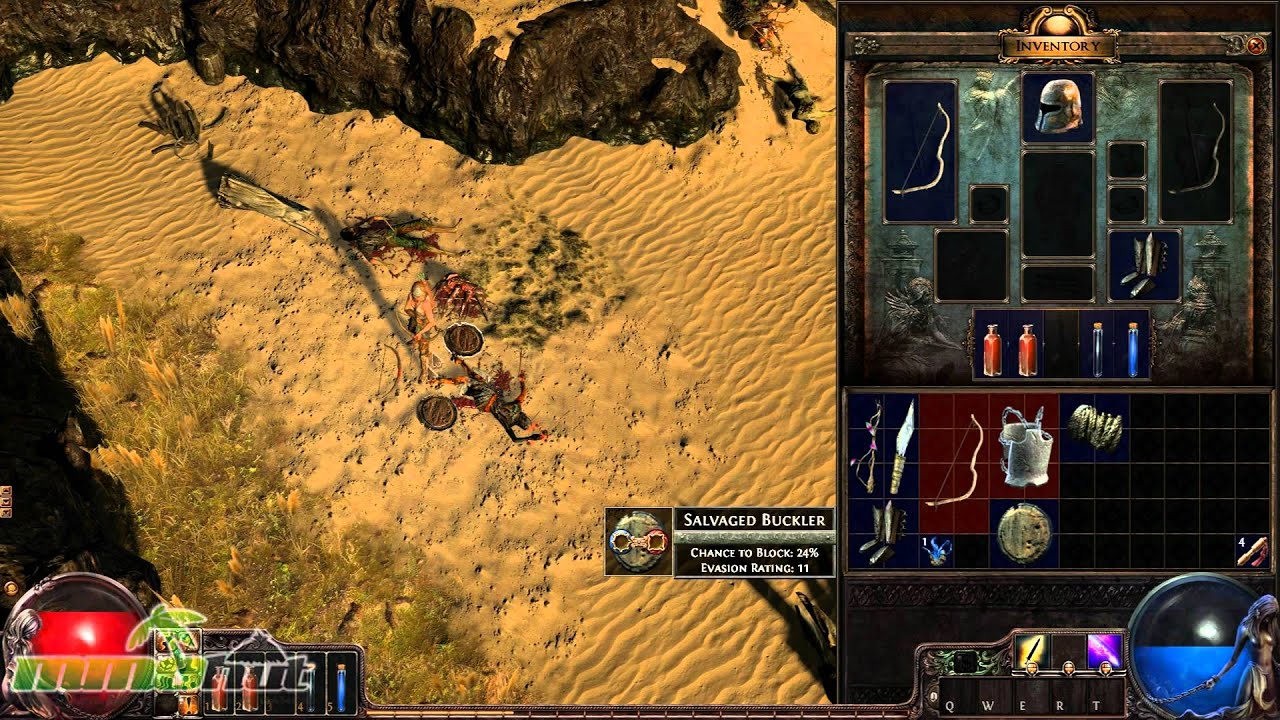Select the purple spiral skill icon

pos(1105,650)
